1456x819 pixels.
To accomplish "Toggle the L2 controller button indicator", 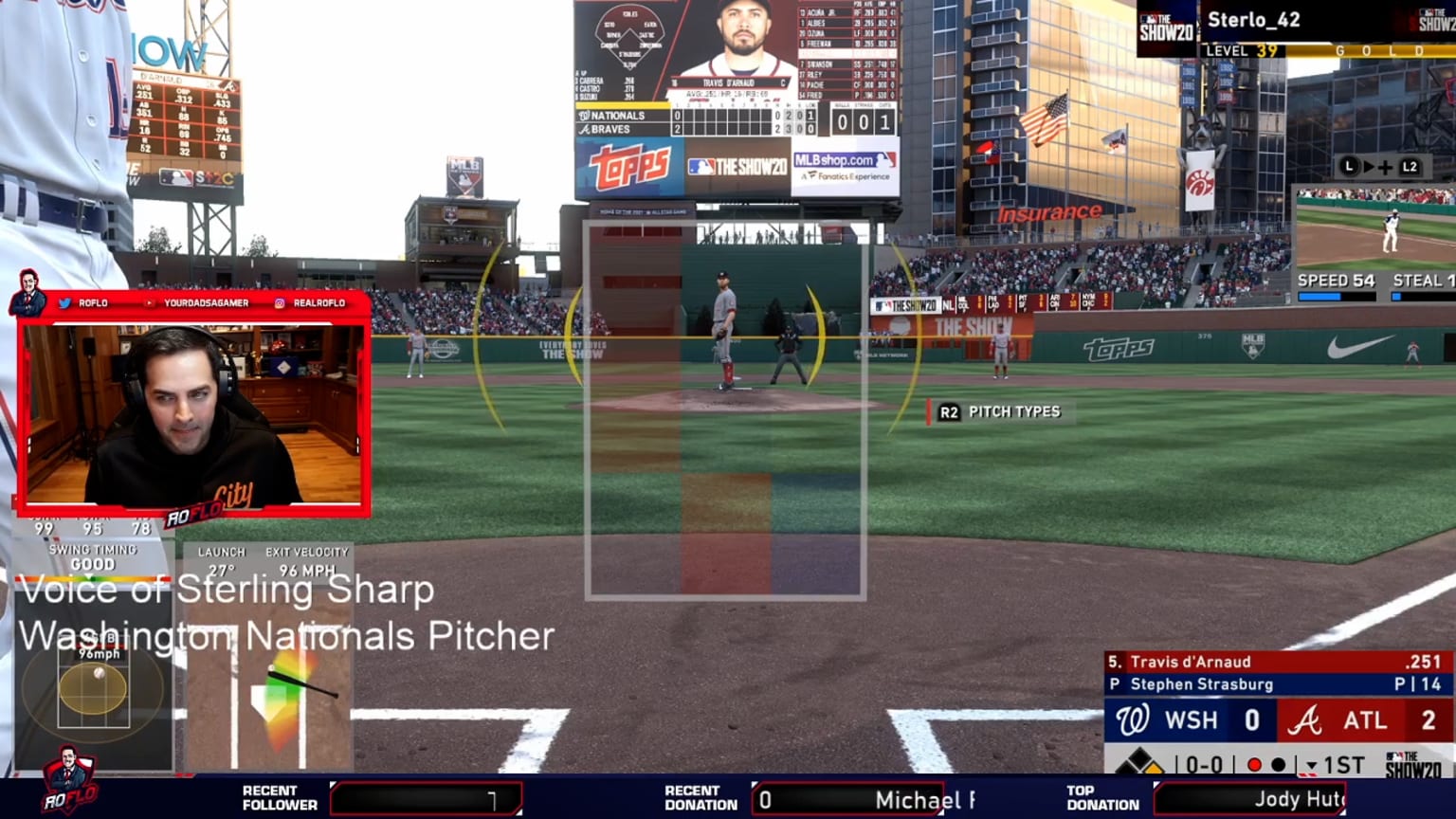I will coord(1410,166).
